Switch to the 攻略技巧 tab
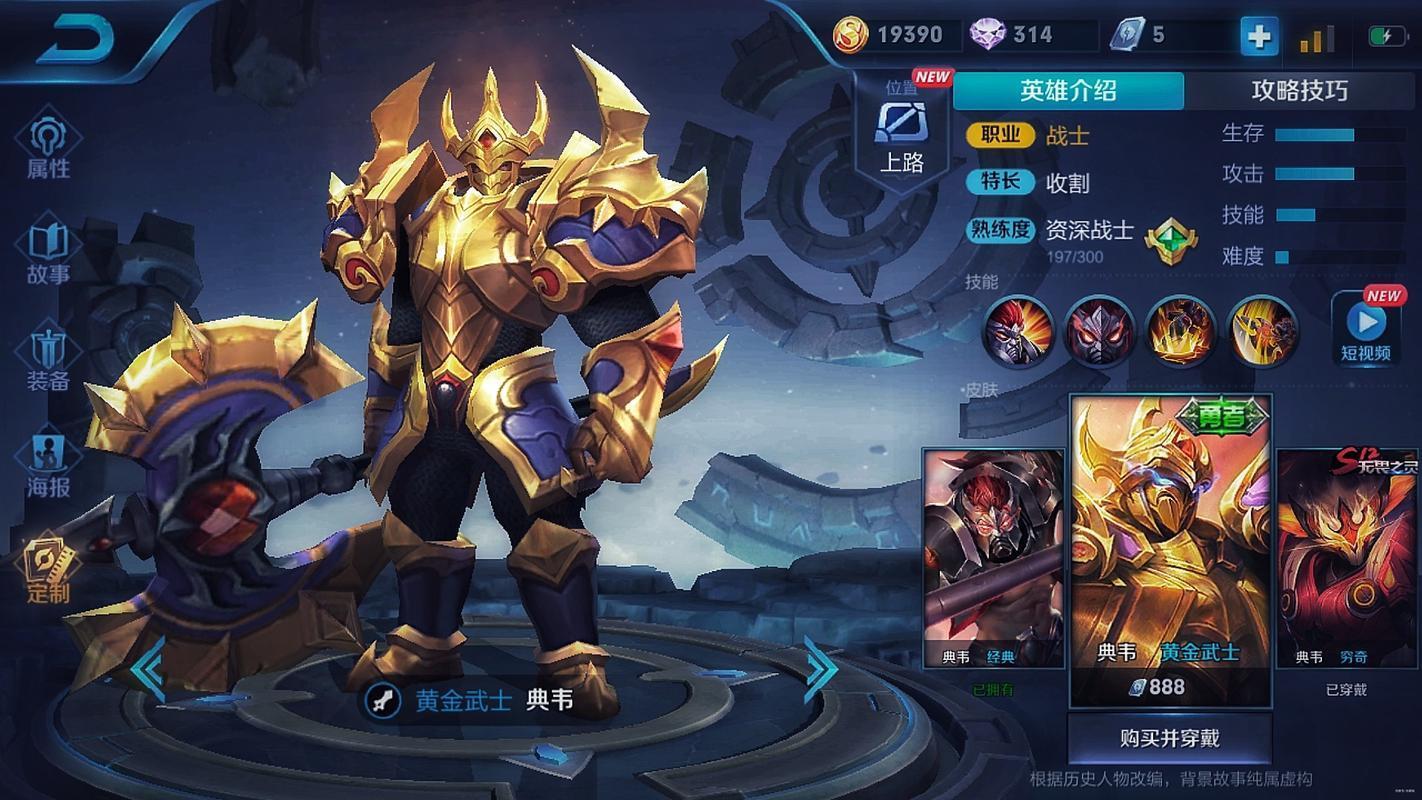The width and height of the screenshot is (1422, 800). 1299,91
